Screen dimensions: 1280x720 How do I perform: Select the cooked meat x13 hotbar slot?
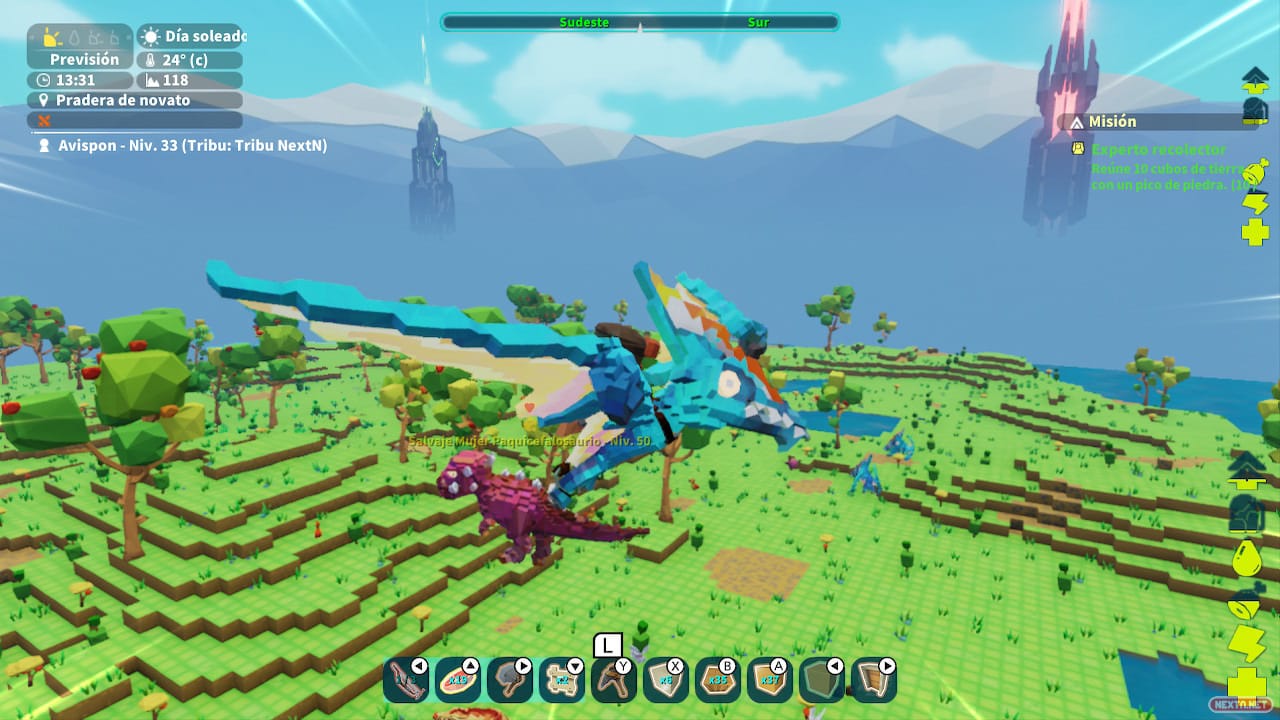coord(458,680)
